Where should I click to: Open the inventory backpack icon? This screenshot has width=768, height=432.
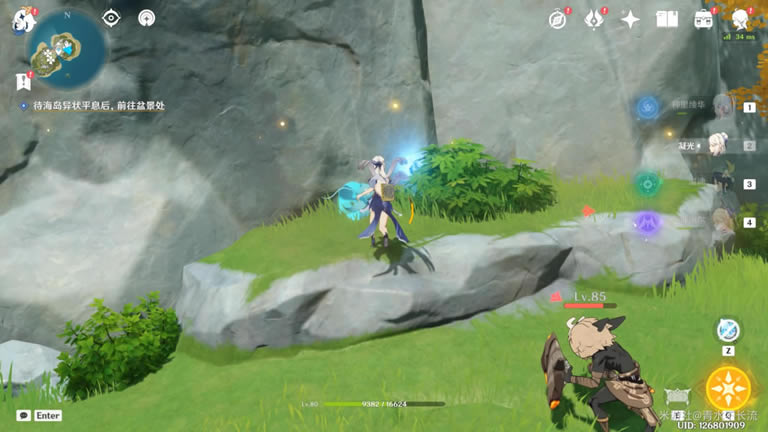pyautogui.click(x=703, y=19)
